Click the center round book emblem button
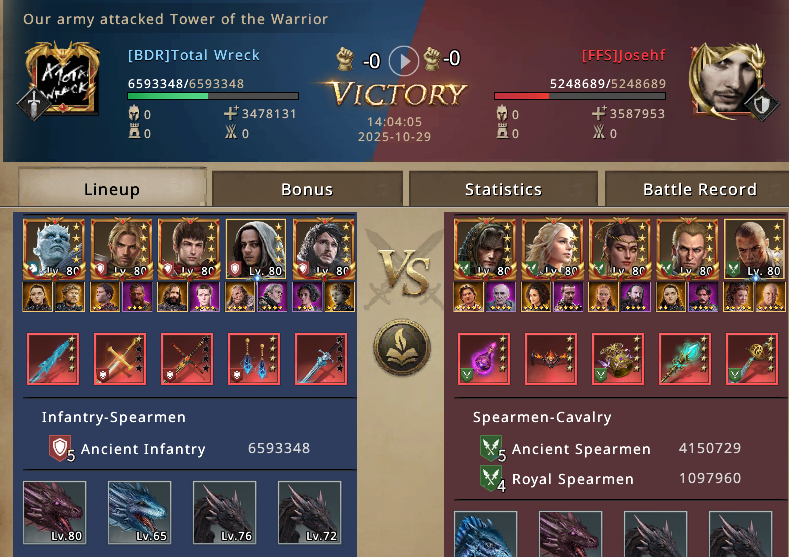Screen dimensions: 789x557 (401, 346)
